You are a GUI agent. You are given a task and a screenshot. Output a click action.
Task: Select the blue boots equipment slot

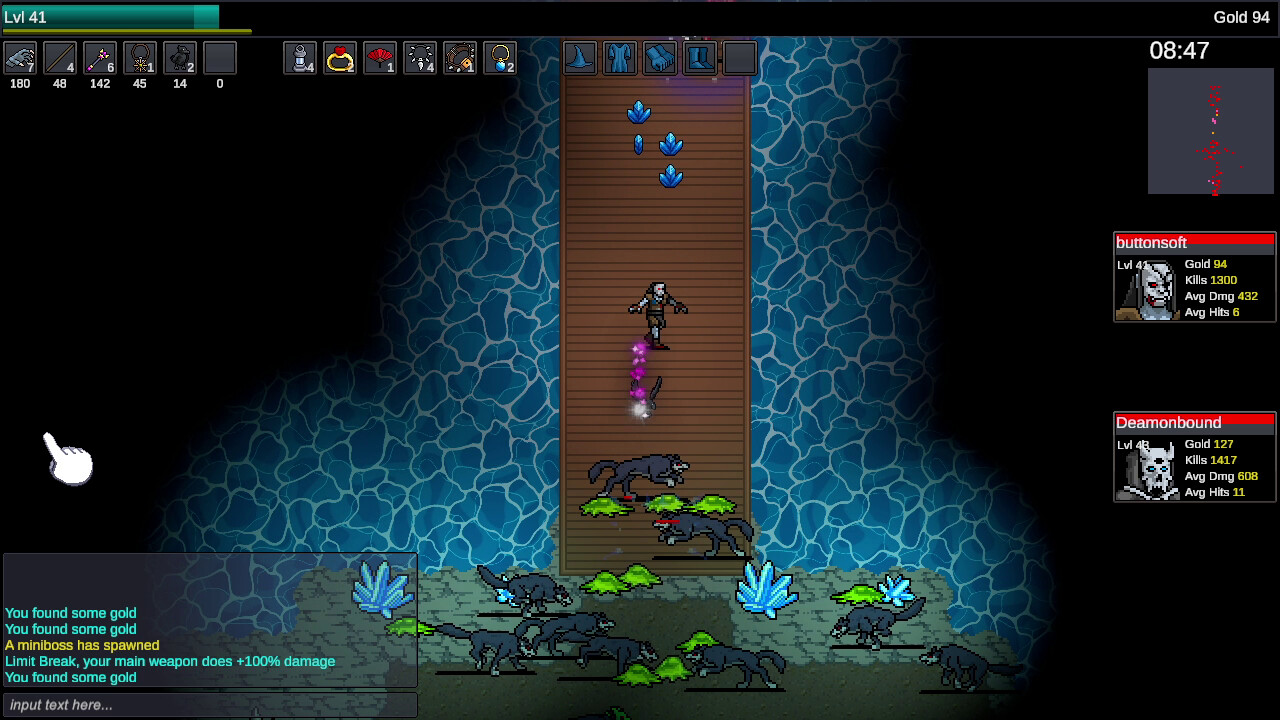pos(700,59)
